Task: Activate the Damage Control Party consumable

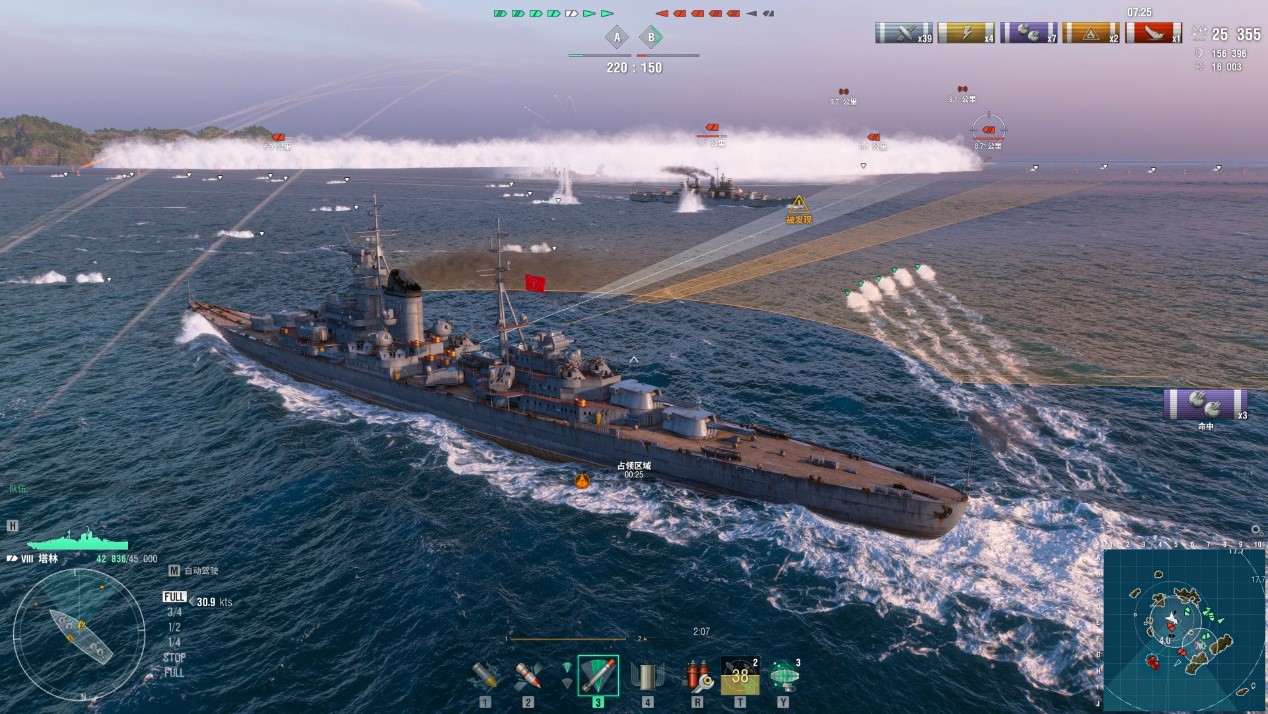Action: (697, 676)
